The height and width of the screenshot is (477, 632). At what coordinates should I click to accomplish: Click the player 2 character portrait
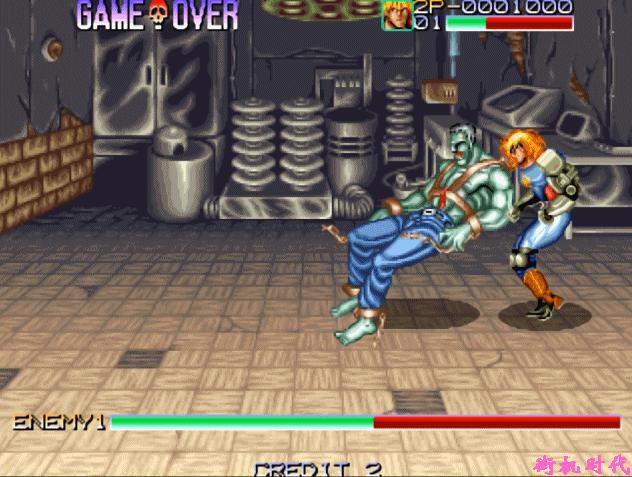tap(396, 15)
